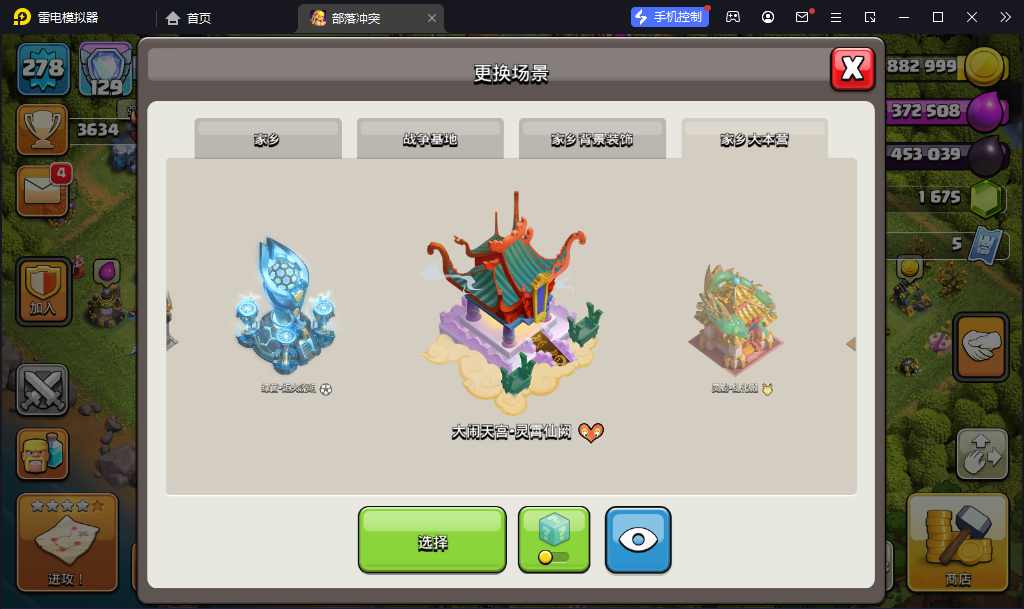1024x609 pixels.
Task: Switch to the 家乡背景装饰 tab
Action: click(592, 140)
